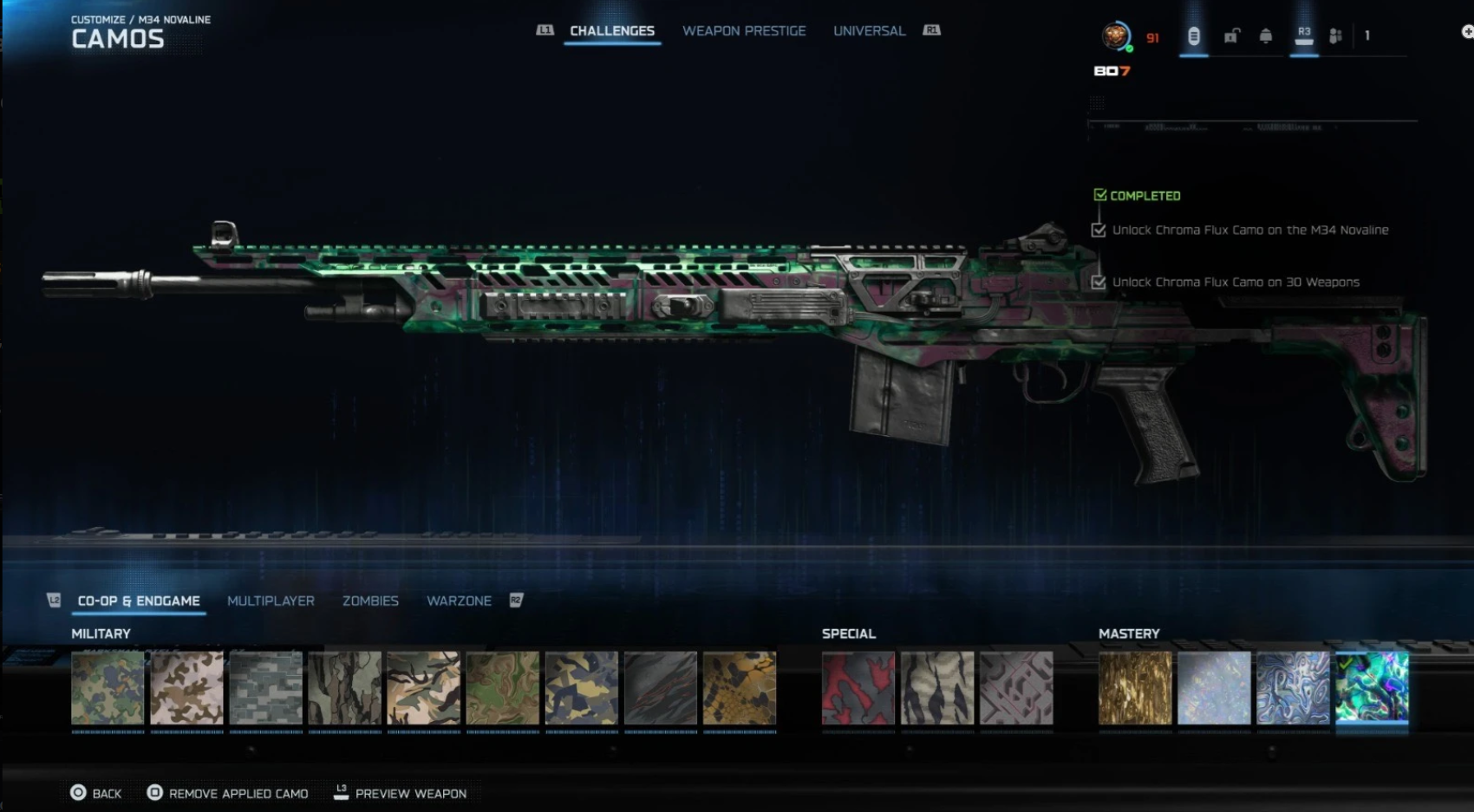Click the unlocked padlock icon

pyautogui.click(x=1230, y=36)
